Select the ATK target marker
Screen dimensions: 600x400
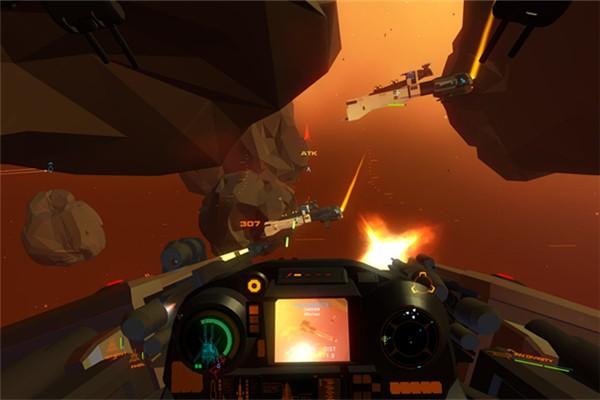308,153
